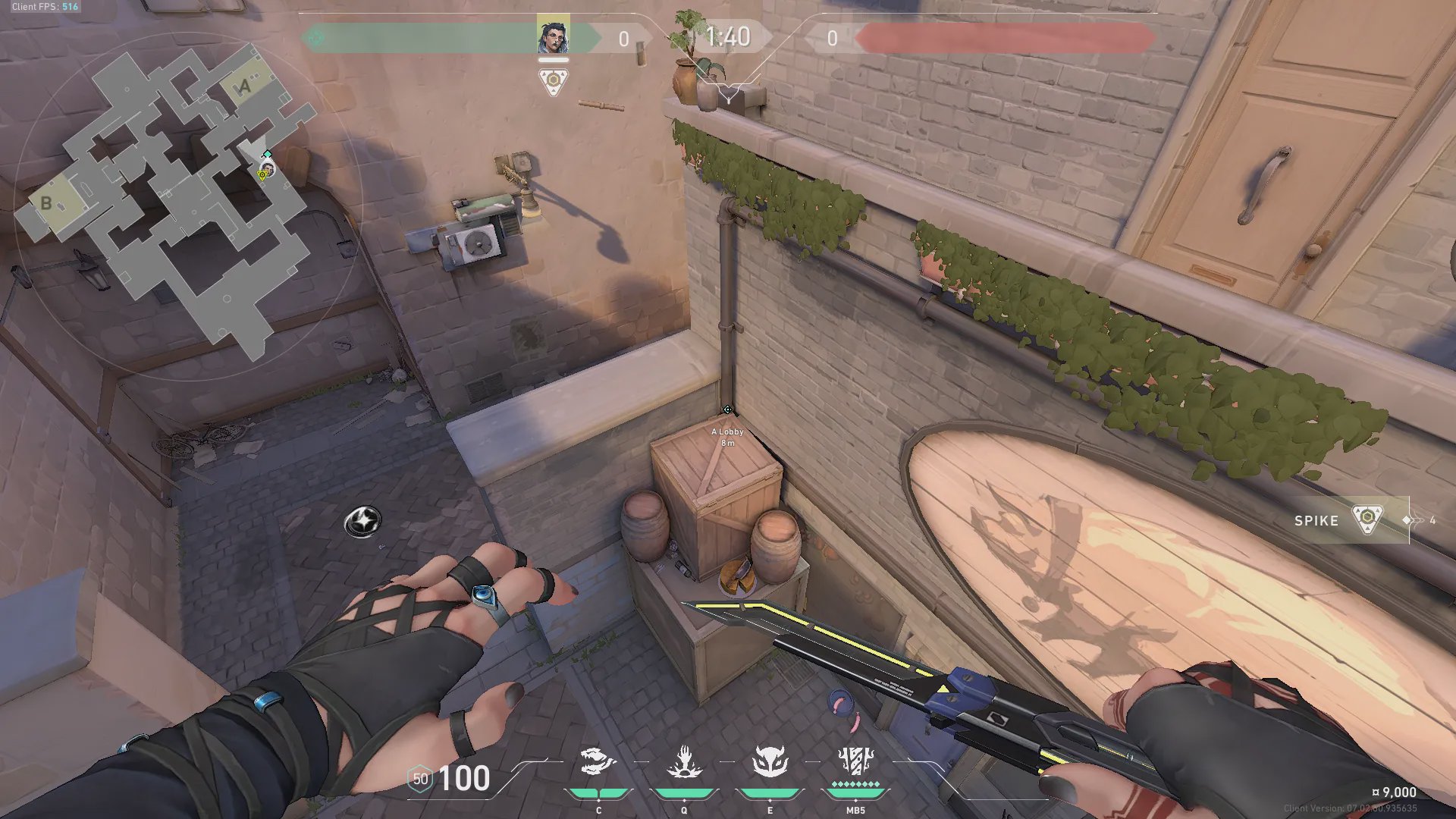Select the A site label on minimap
Screen dimensions: 1456x819
pos(244,87)
